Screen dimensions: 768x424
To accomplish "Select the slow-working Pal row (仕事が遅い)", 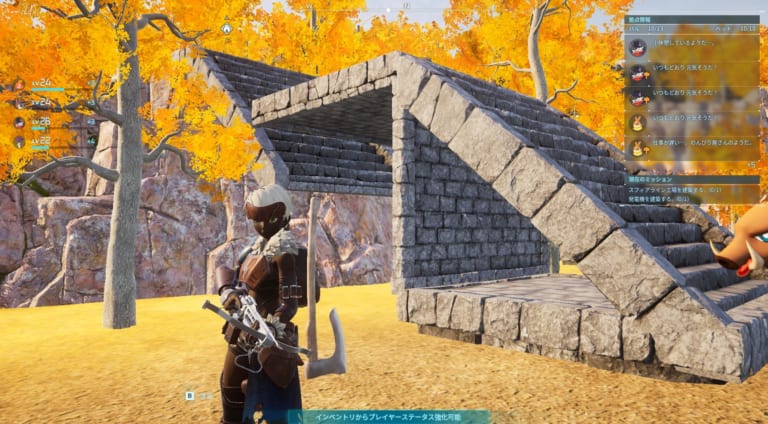I will click(692, 145).
